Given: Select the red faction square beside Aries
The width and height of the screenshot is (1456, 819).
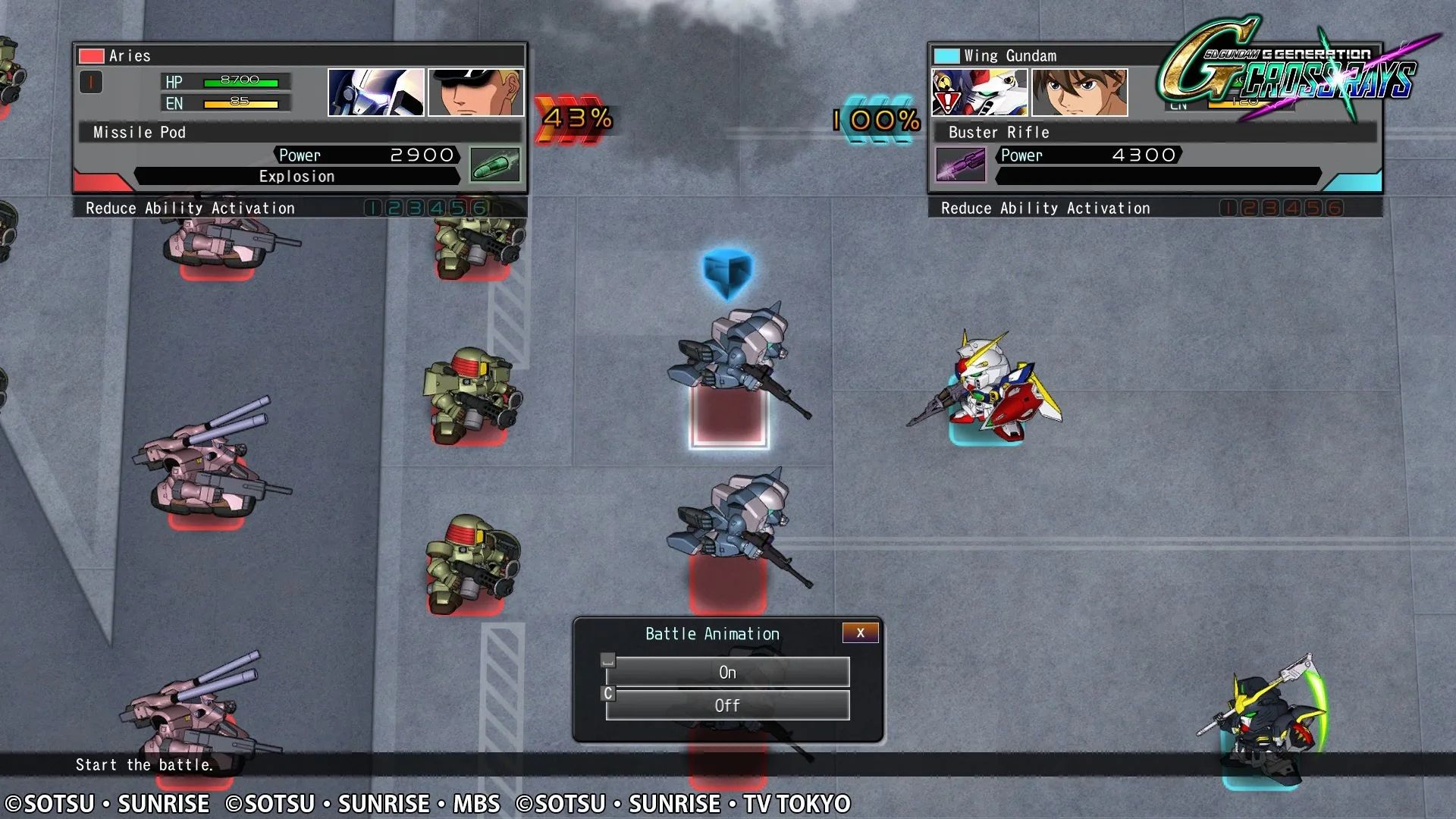Looking at the screenshot, I should point(90,55).
